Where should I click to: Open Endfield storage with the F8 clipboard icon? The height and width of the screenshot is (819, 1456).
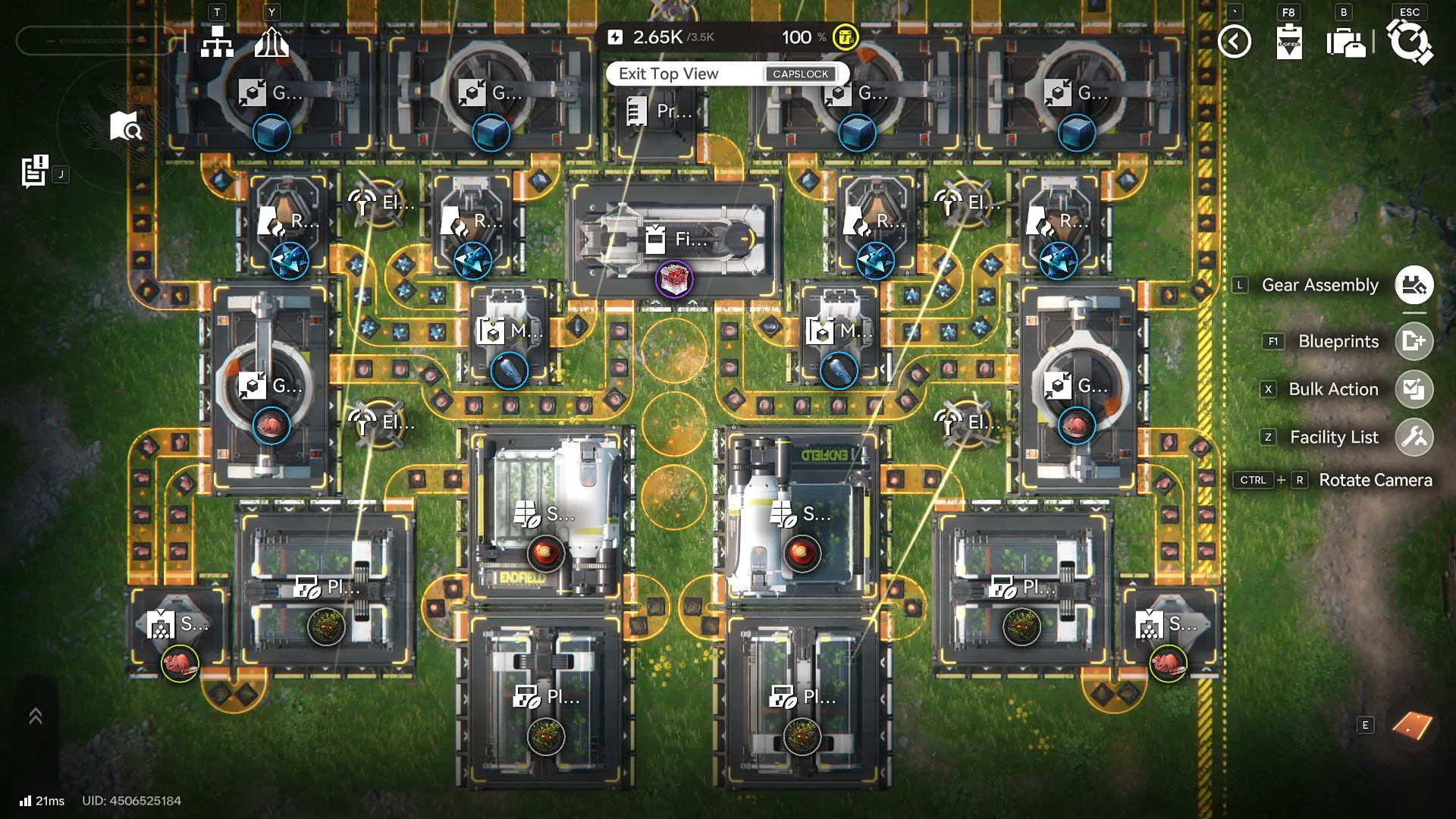(x=1288, y=42)
